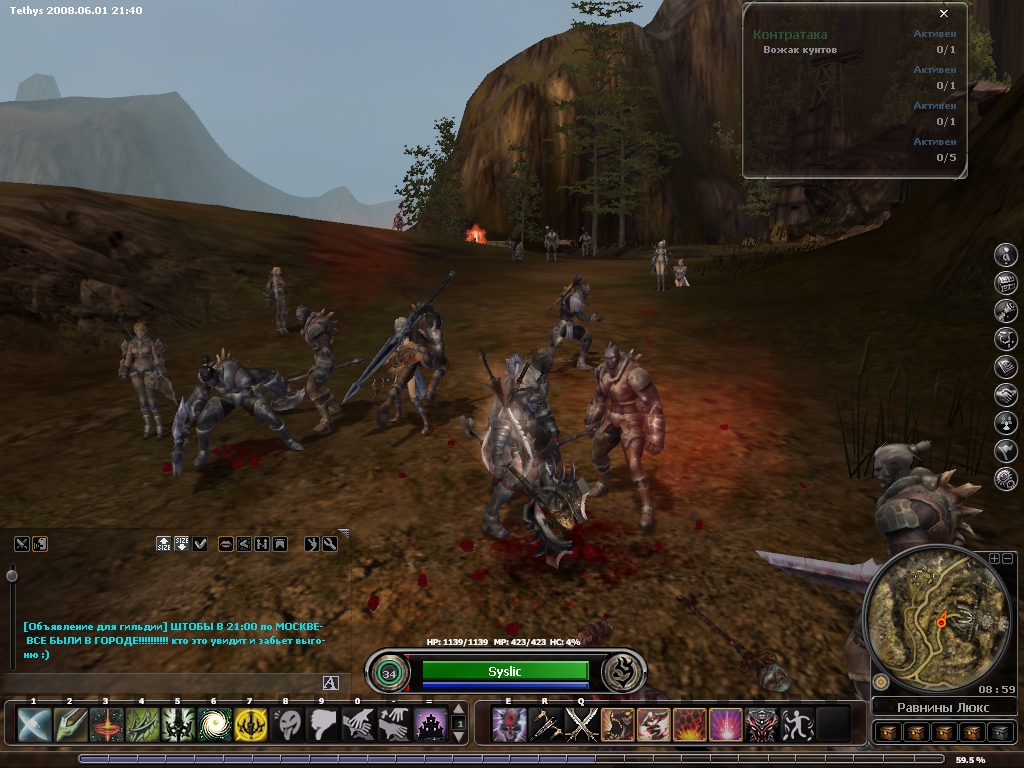Activate the fiery explosion skill icon
Image resolution: width=1024 pixels, height=768 pixels.
tap(689, 724)
